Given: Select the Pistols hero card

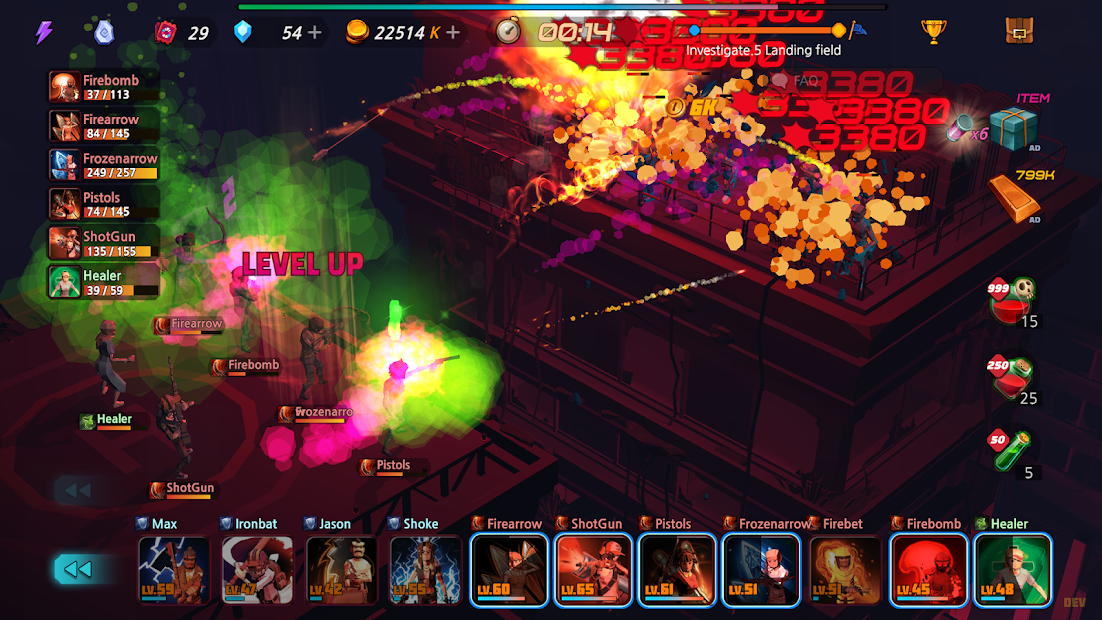Looking at the screenshot, I should 678,570.
